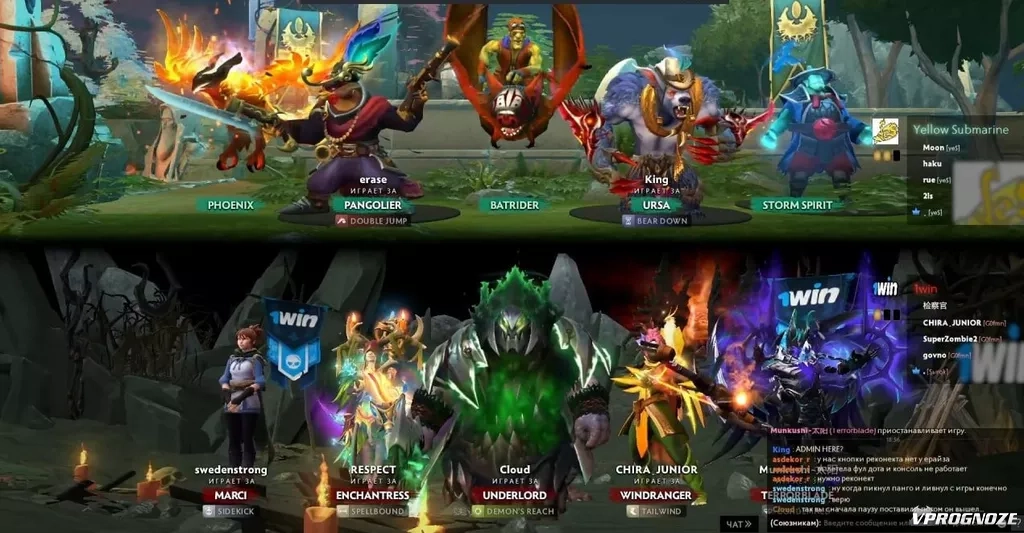This screenshot has width=1024, height=533.
Task: Open the ЧАТ chat panel button
Action: pos(738,523)
